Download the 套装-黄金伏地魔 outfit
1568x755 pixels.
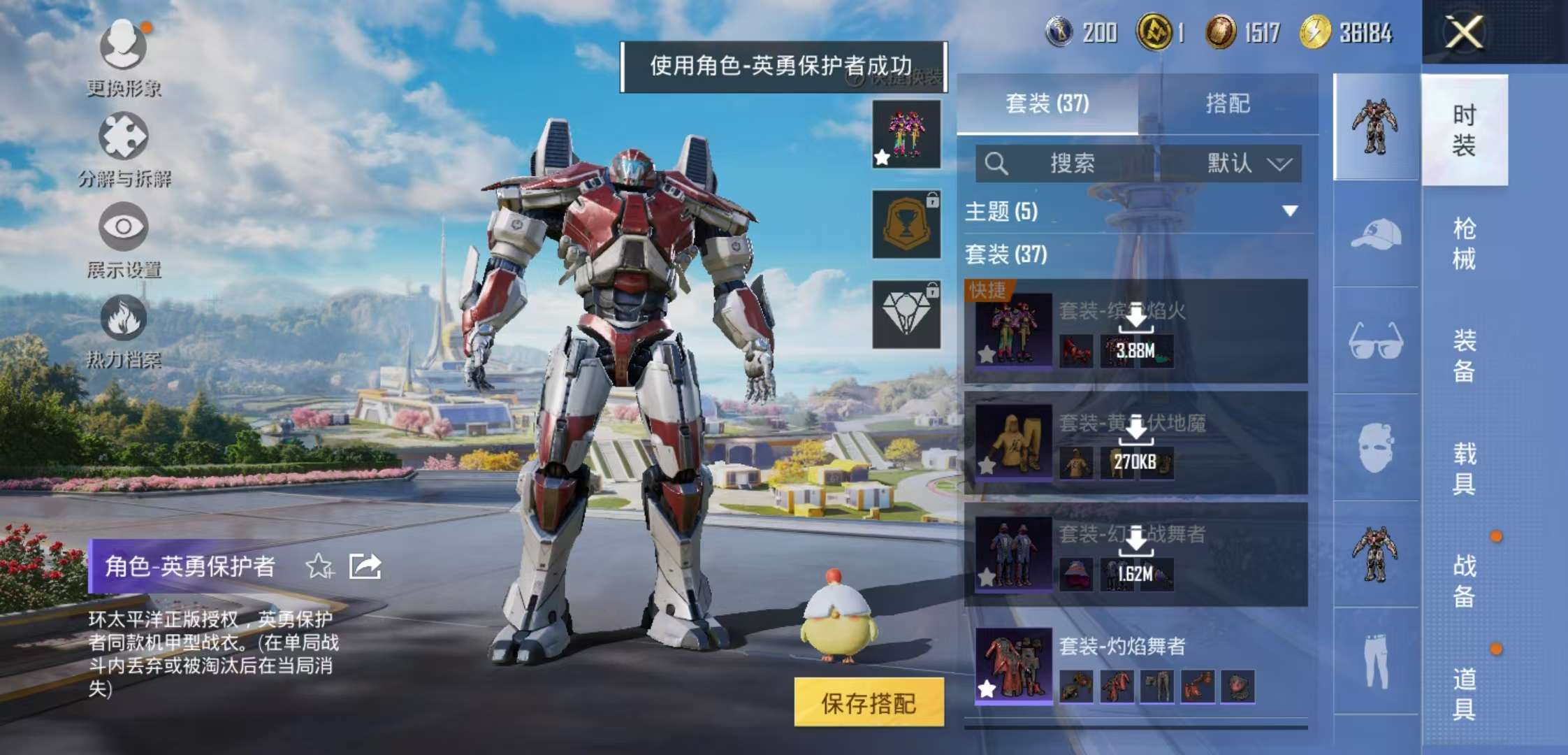click(1136, 430)
